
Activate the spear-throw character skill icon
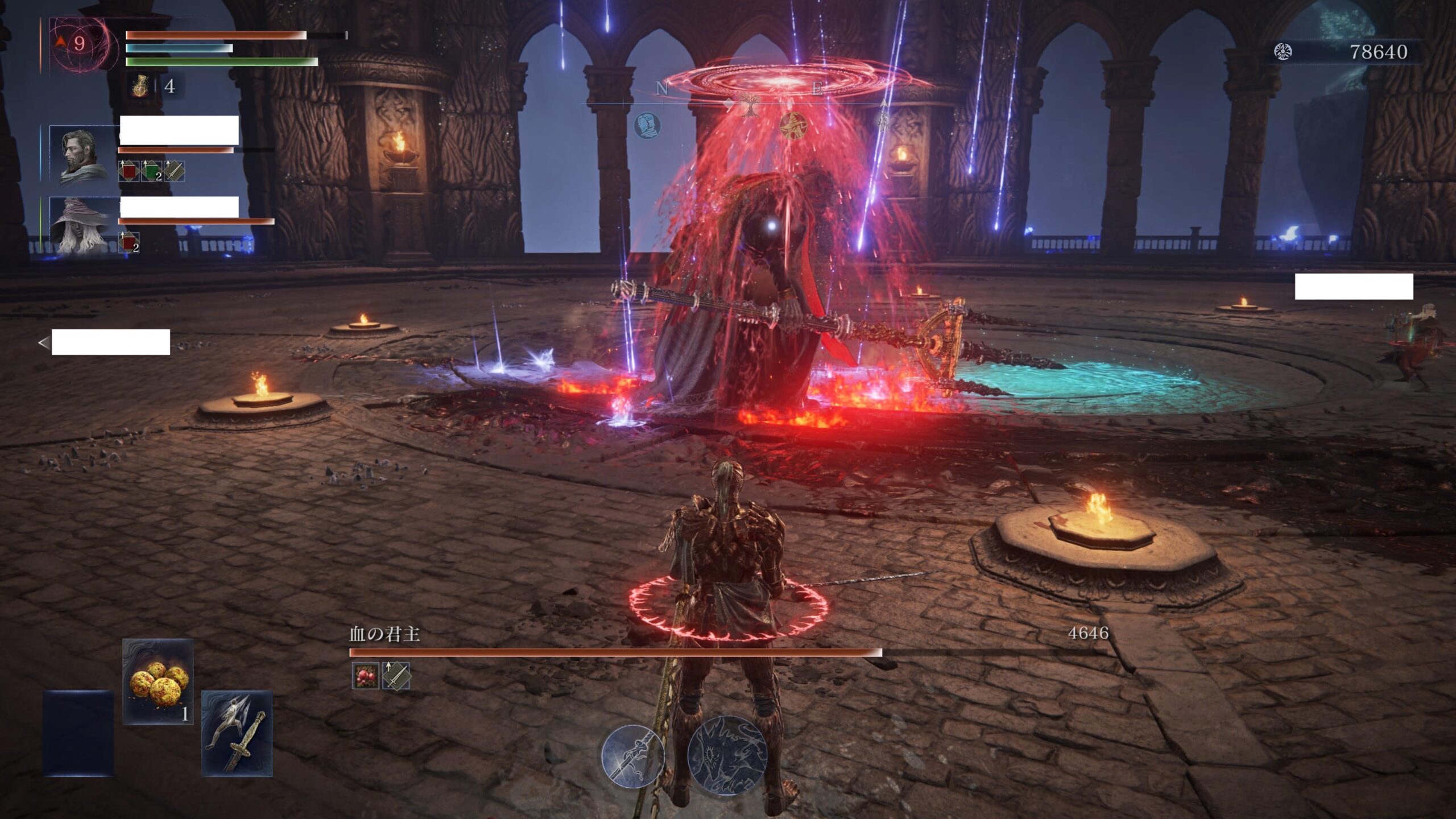click(633, 756)
